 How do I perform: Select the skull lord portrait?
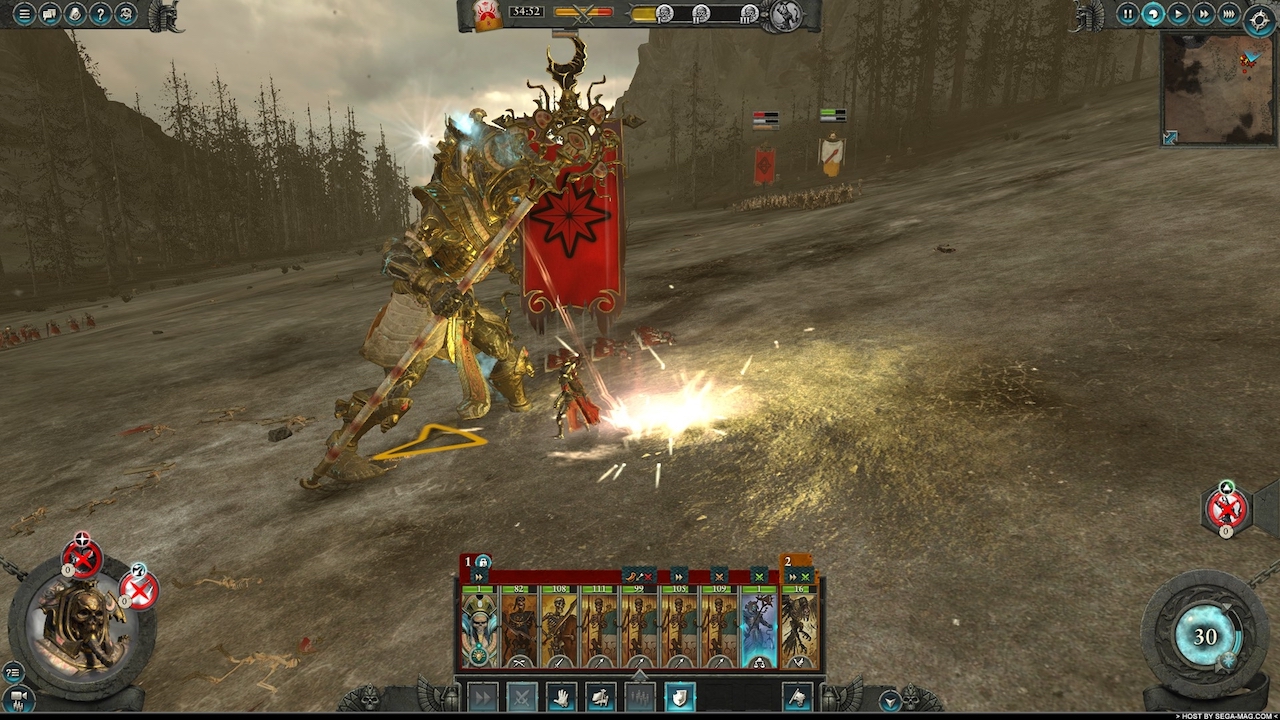click(x=82, y=626)
